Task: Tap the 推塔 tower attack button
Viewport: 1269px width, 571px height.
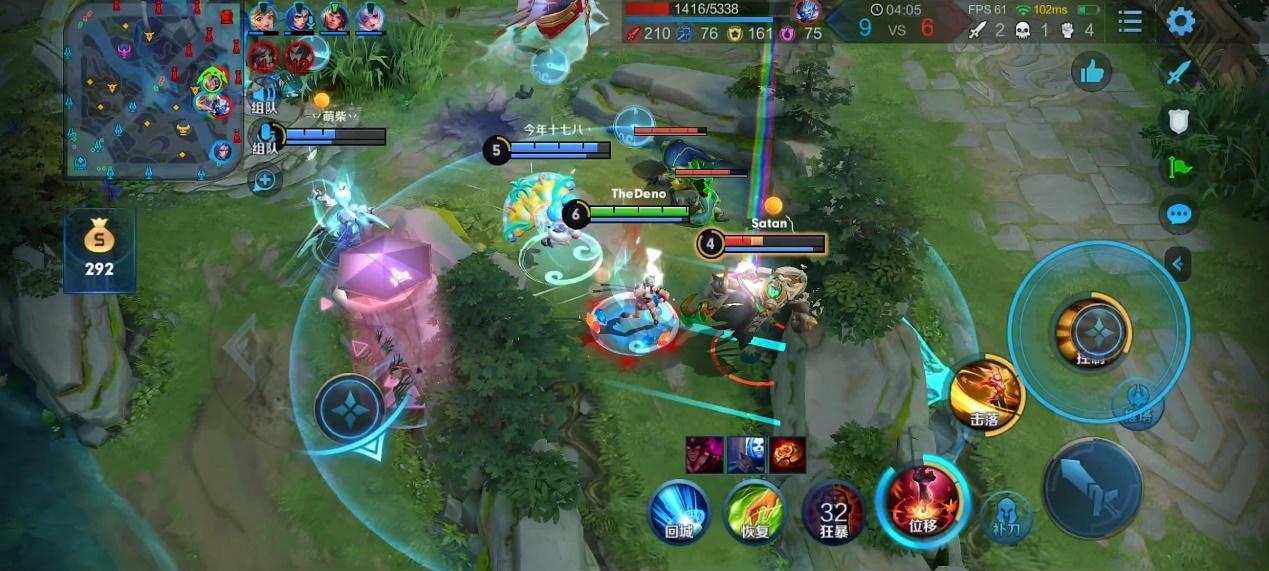Action: tap(1138, 400)
